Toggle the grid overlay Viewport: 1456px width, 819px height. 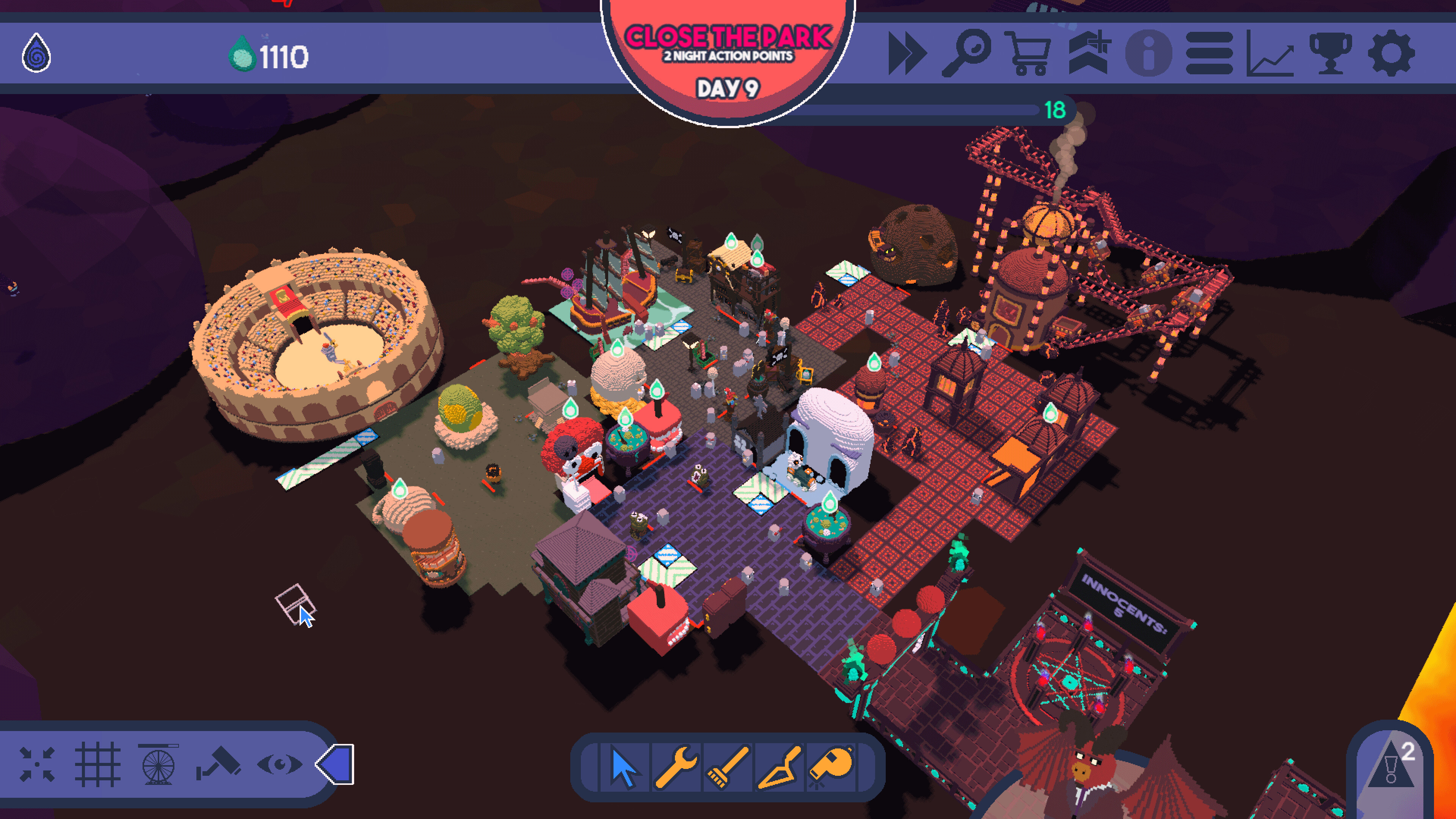(97, 765)
